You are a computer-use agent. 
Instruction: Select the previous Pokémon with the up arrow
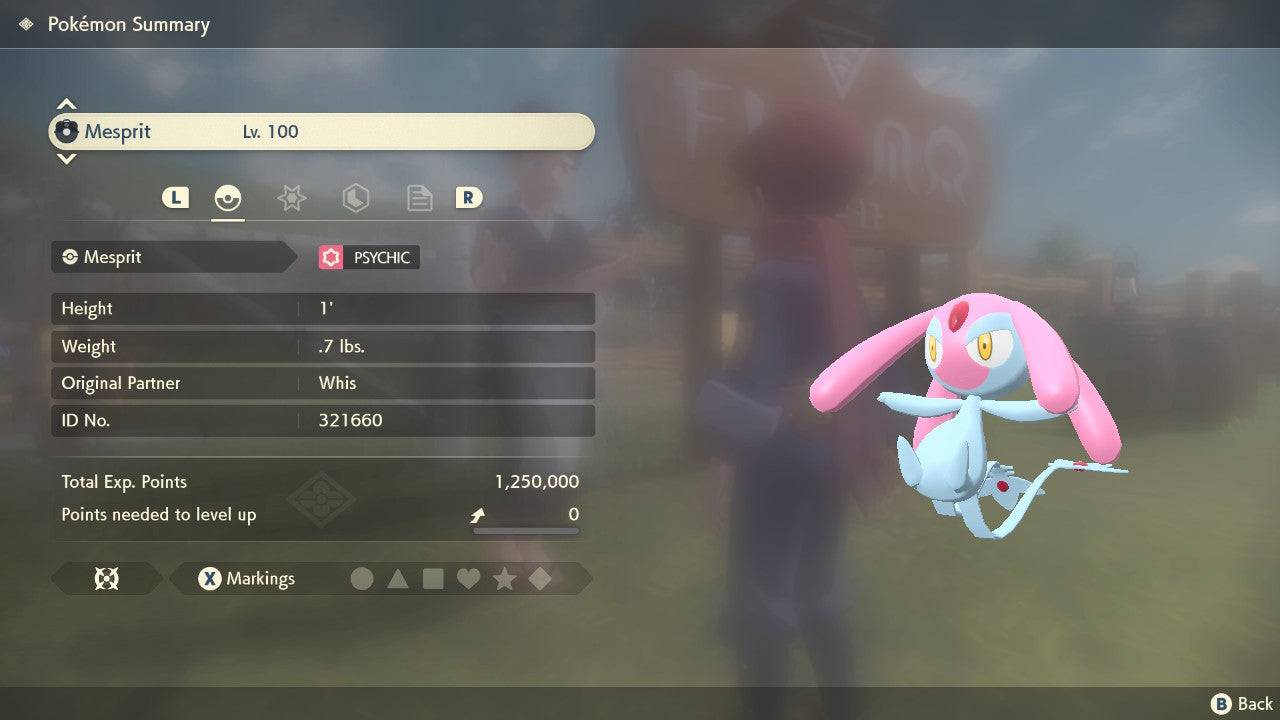[x=66, y=104]
